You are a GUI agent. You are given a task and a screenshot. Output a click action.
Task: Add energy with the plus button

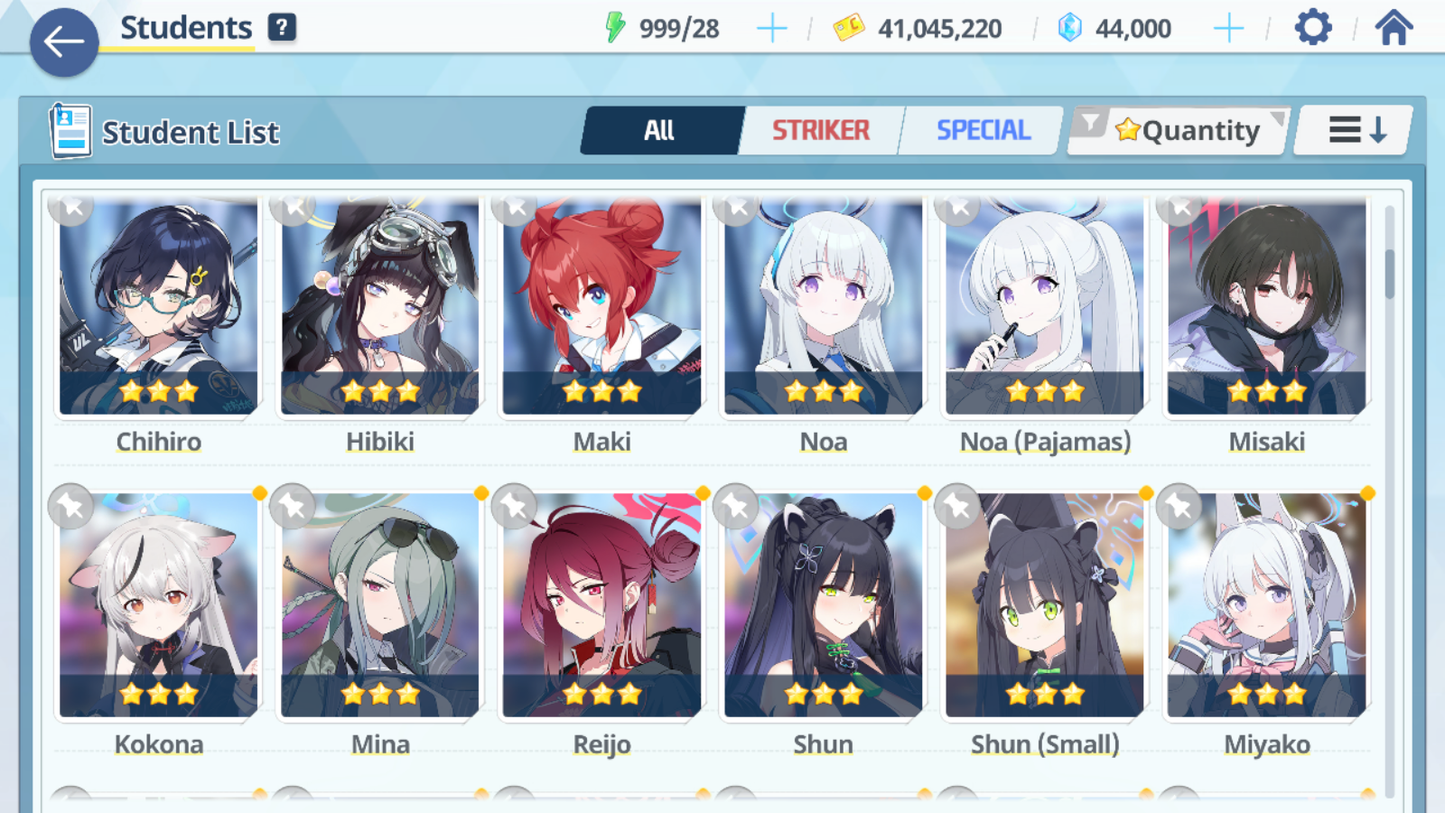[771, 28]
